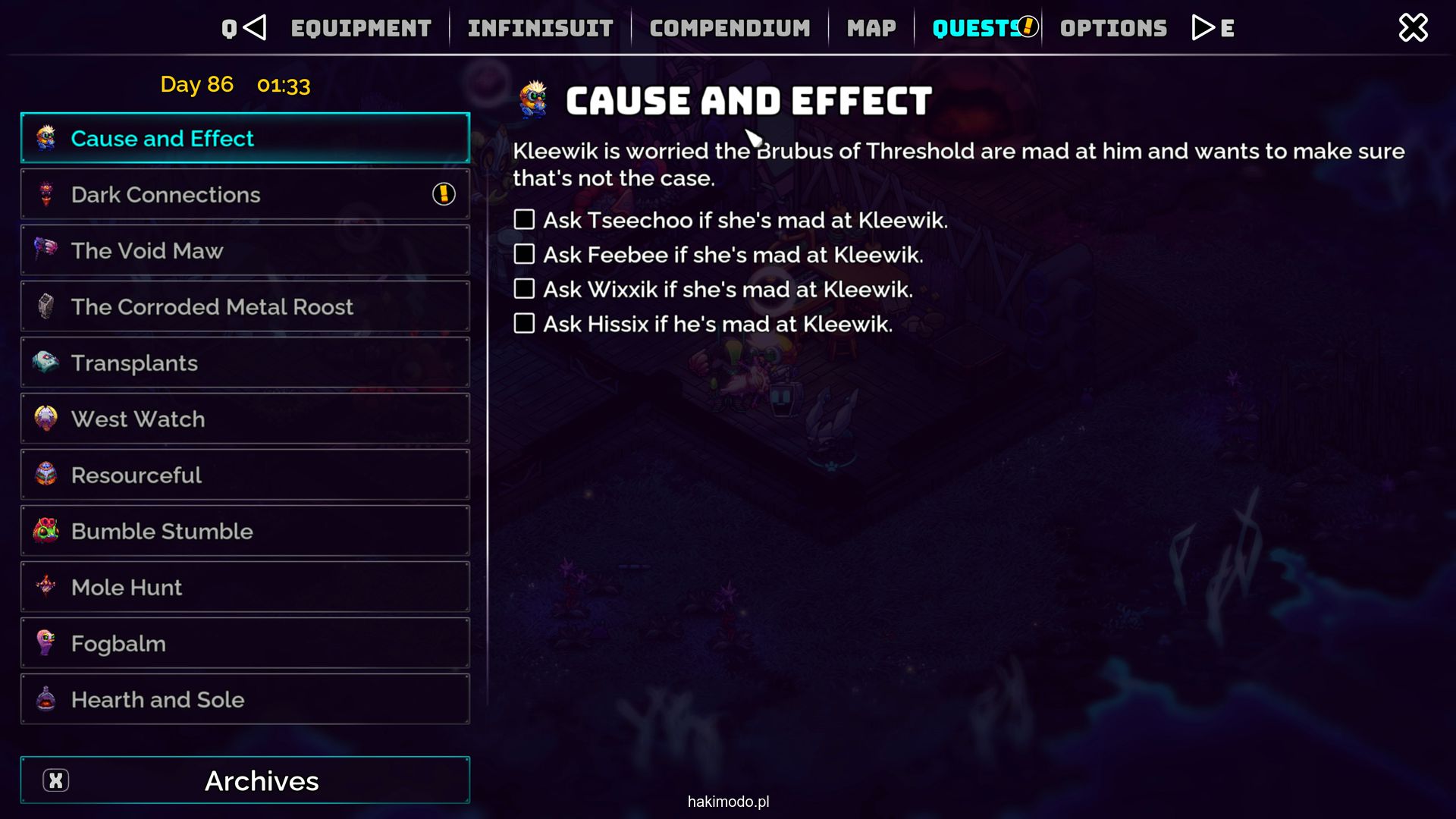
Task: Select the Transplants quest entry
Action: 245,362
